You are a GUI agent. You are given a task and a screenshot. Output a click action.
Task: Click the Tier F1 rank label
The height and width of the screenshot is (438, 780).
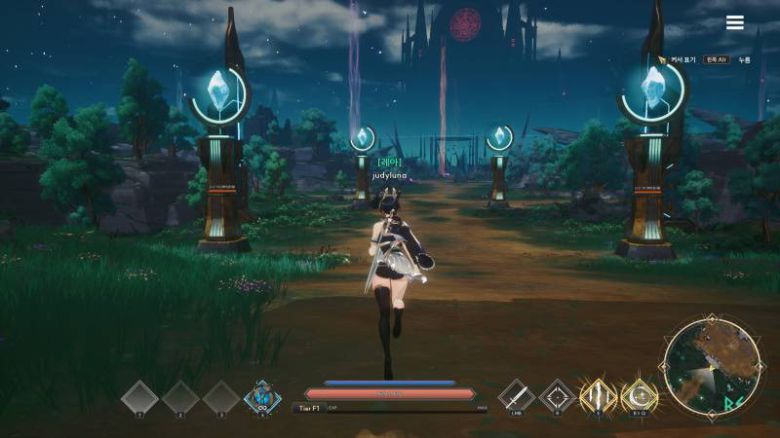(x=306, y=408)
